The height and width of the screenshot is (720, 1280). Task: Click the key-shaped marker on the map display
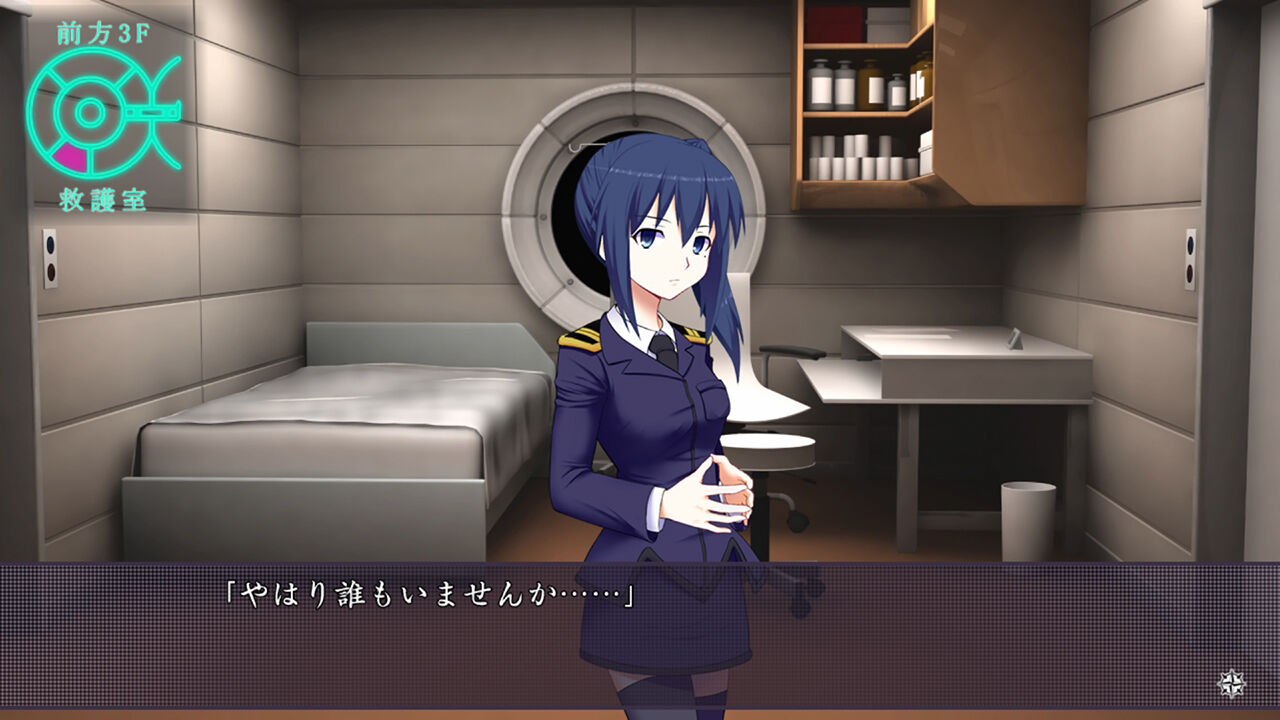pyautogui.click(x=150, y=112)
